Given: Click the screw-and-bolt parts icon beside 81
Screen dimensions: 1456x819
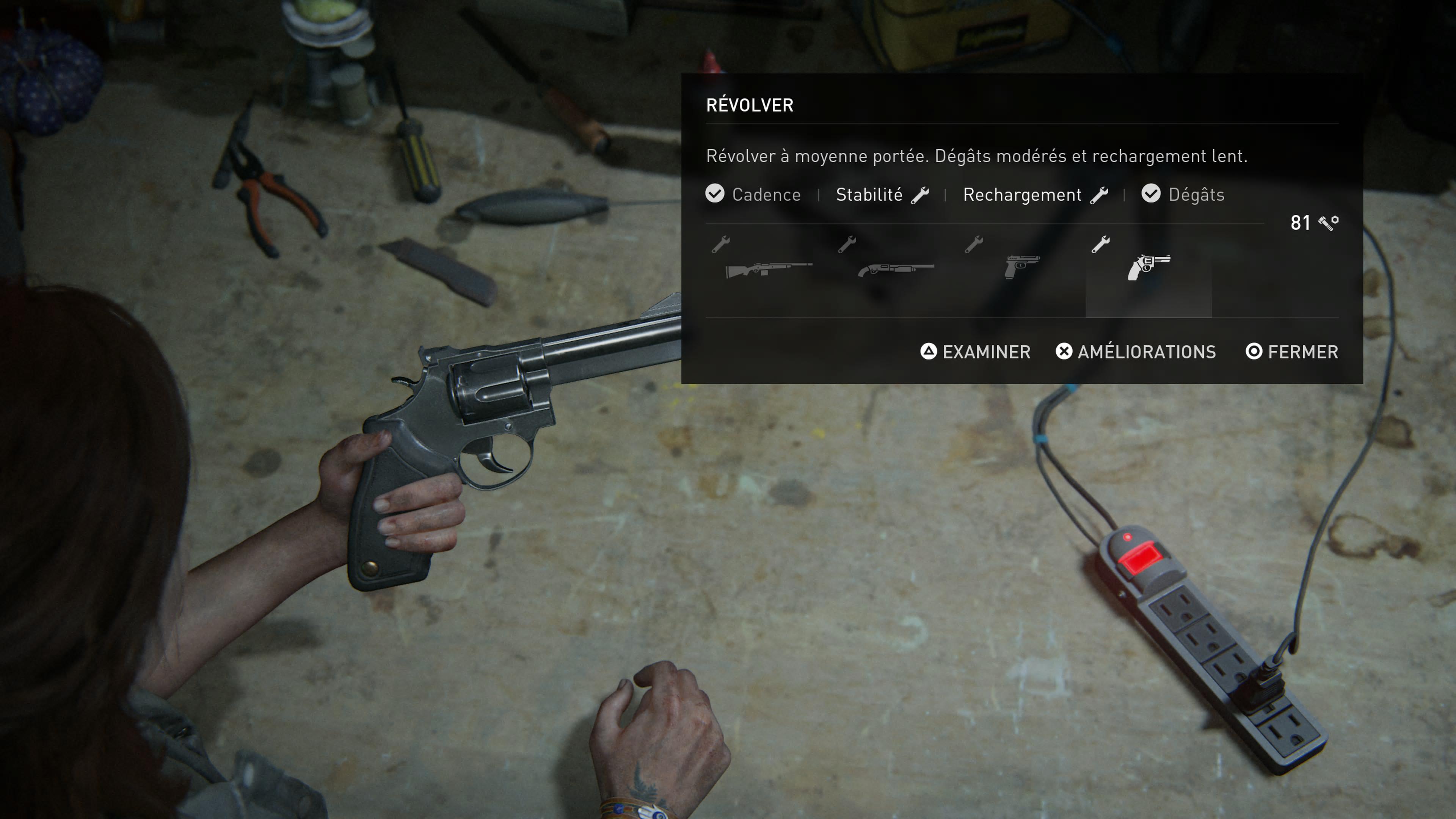Looking at the screenshot, I should (x=1328, y=223).
